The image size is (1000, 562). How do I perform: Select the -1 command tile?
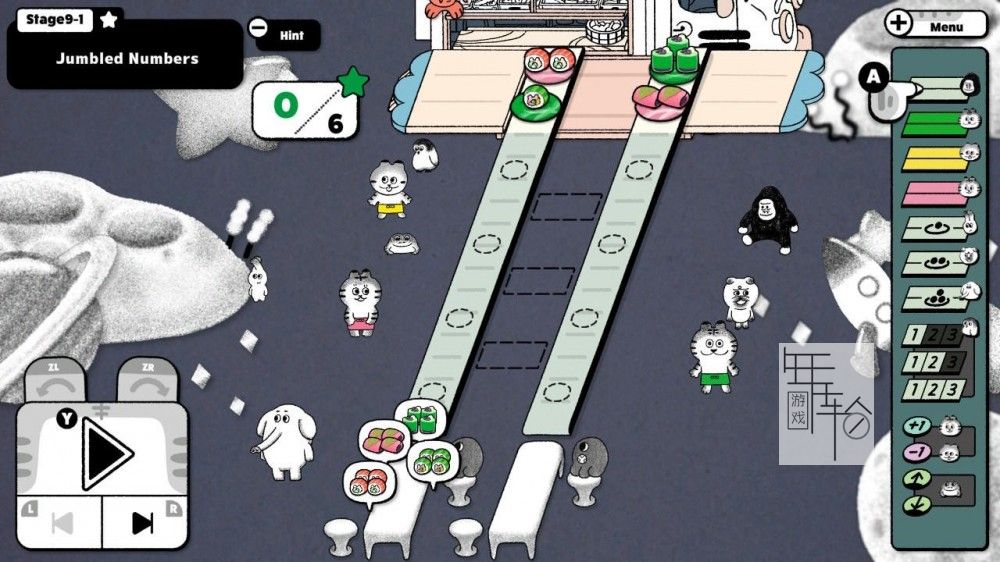[917, 452]
